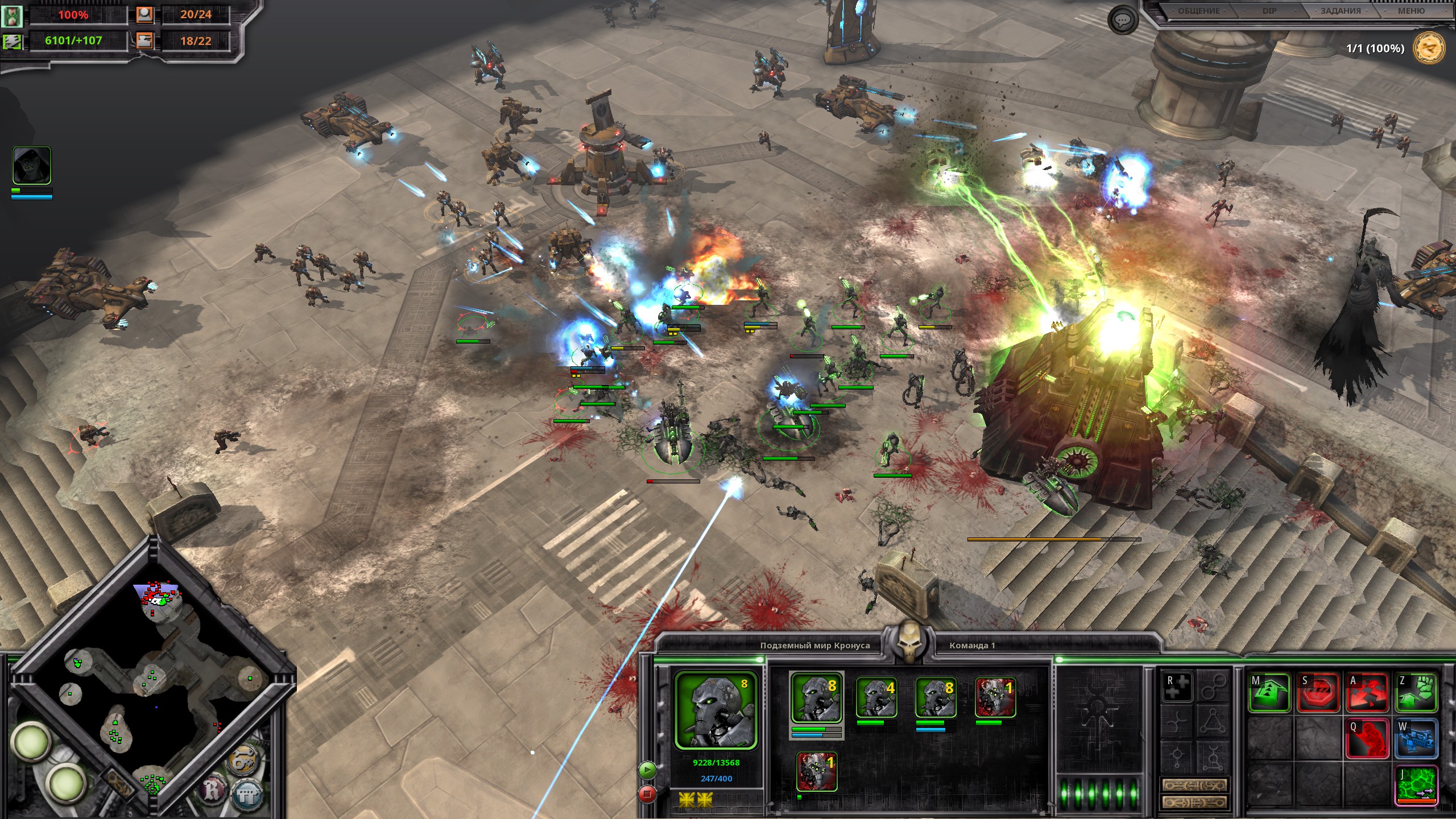Open the DIP diplomacy panel
1456x819 pixels.
pos(1269,11)
